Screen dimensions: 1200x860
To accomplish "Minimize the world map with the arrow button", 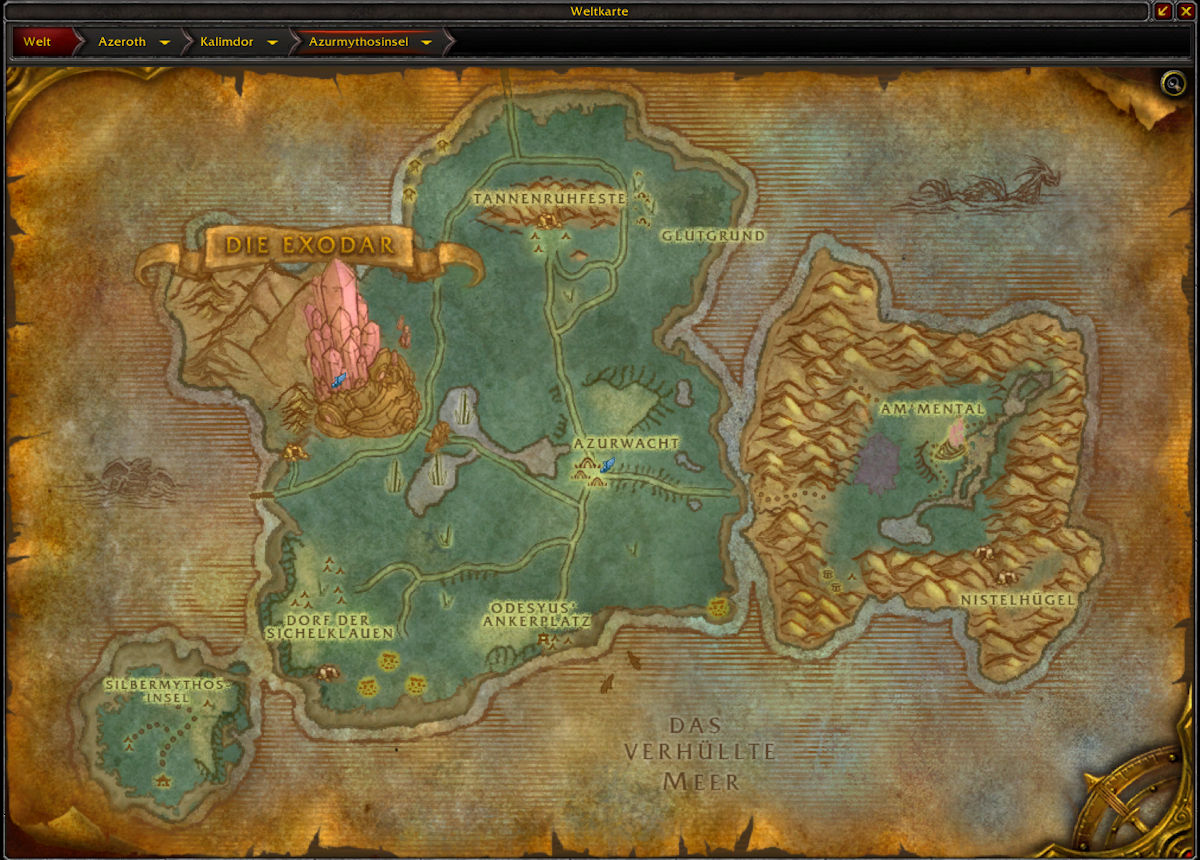I will (1163, 11).
